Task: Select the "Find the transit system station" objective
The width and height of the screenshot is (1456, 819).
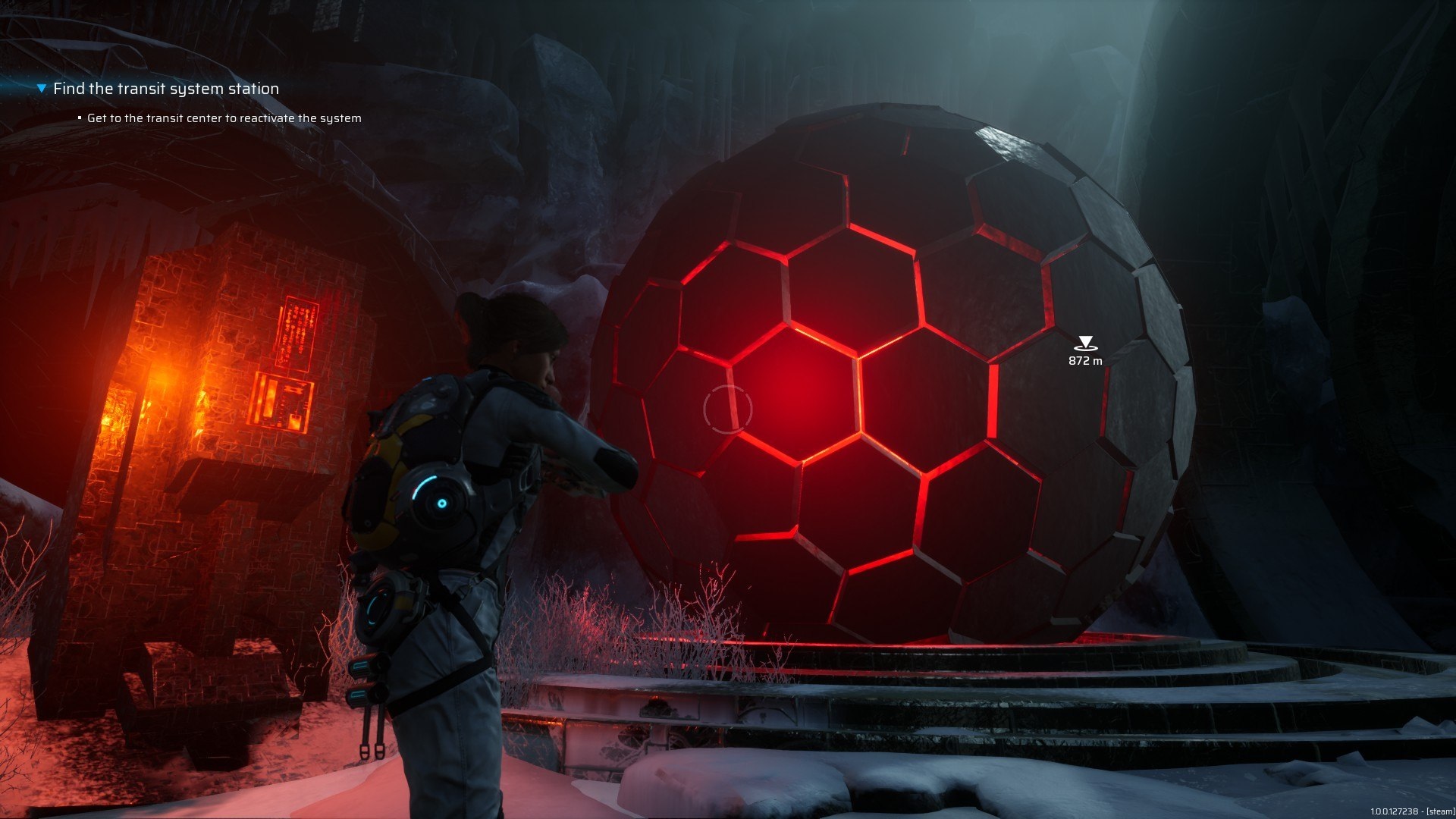Action: (x=166, y=89)
